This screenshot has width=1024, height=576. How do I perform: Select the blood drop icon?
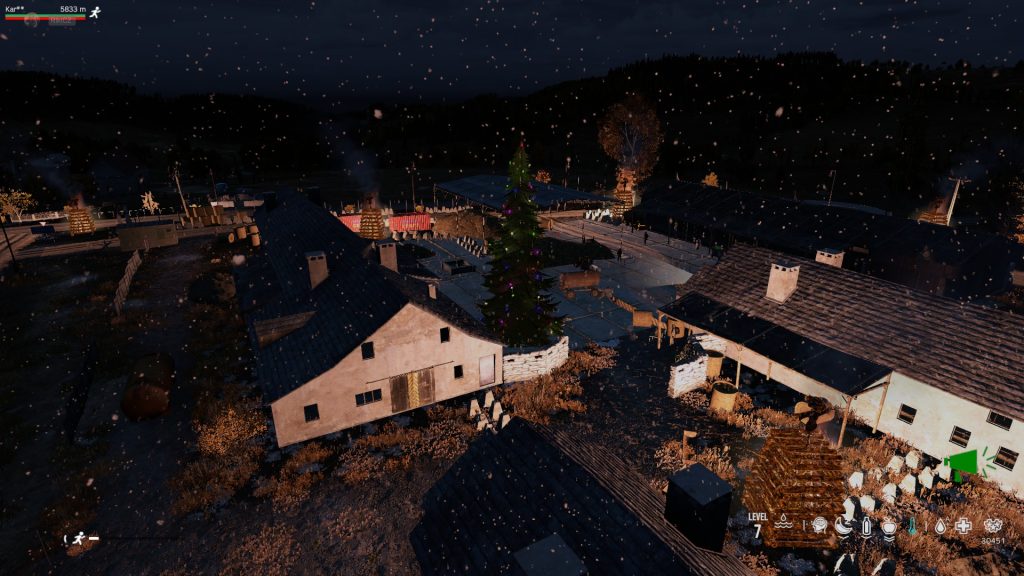coord(941,524)
